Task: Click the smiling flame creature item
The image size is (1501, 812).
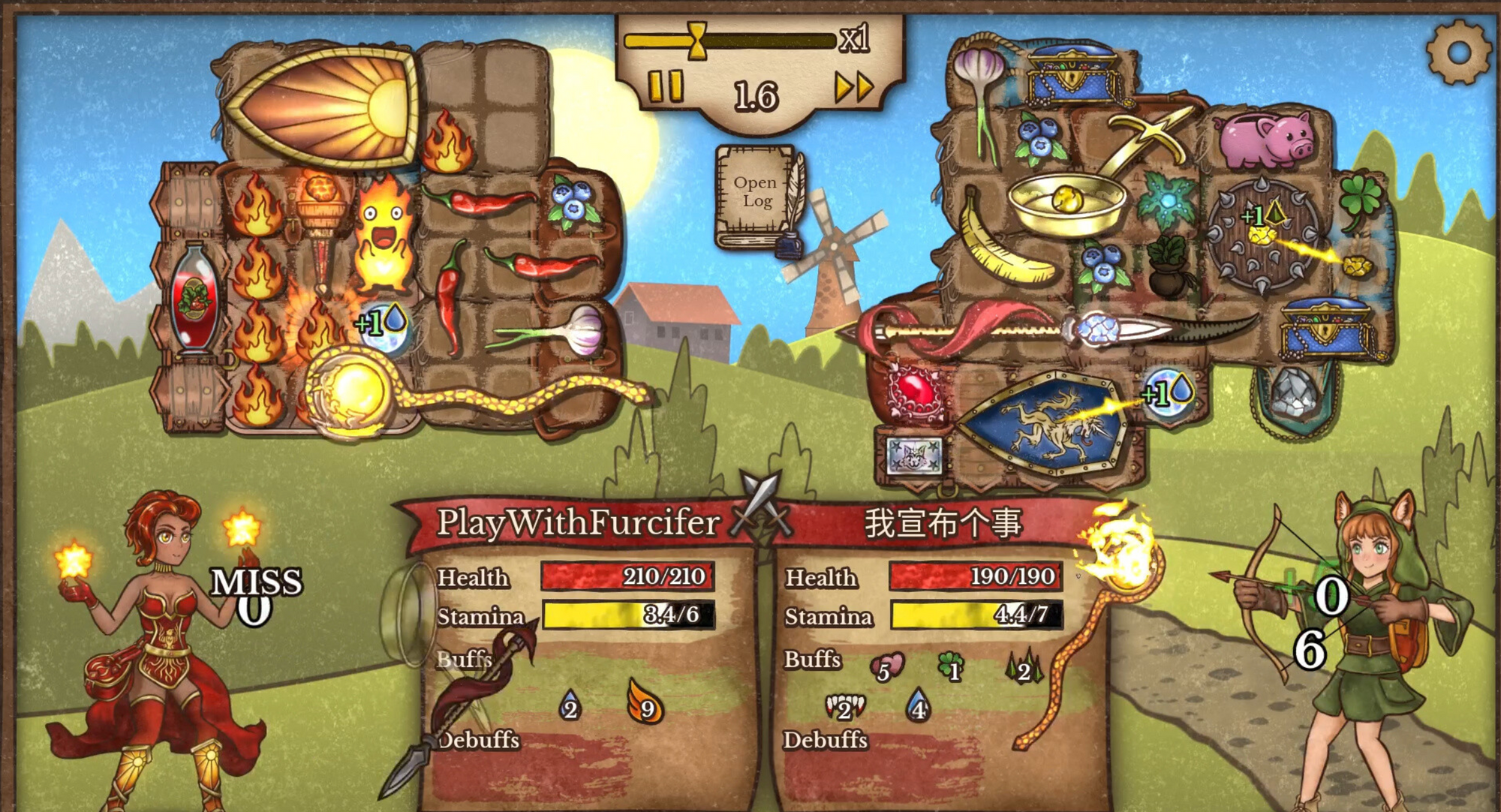Action: [384, 233]
